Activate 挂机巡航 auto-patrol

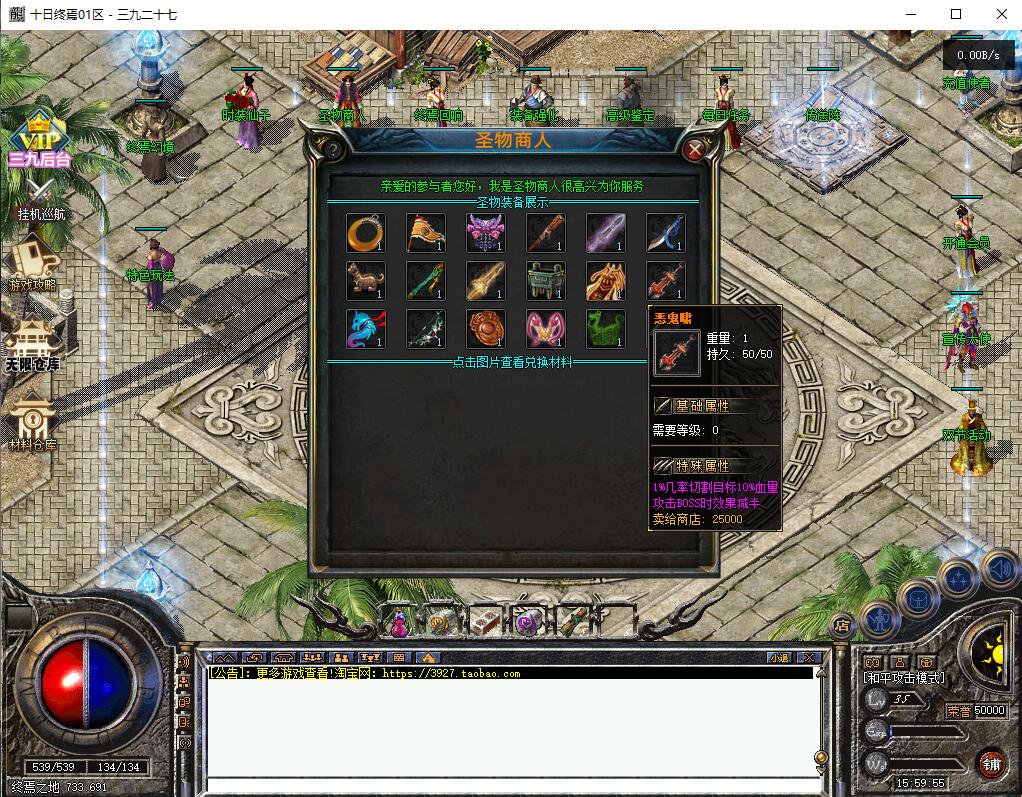point(40,198)
